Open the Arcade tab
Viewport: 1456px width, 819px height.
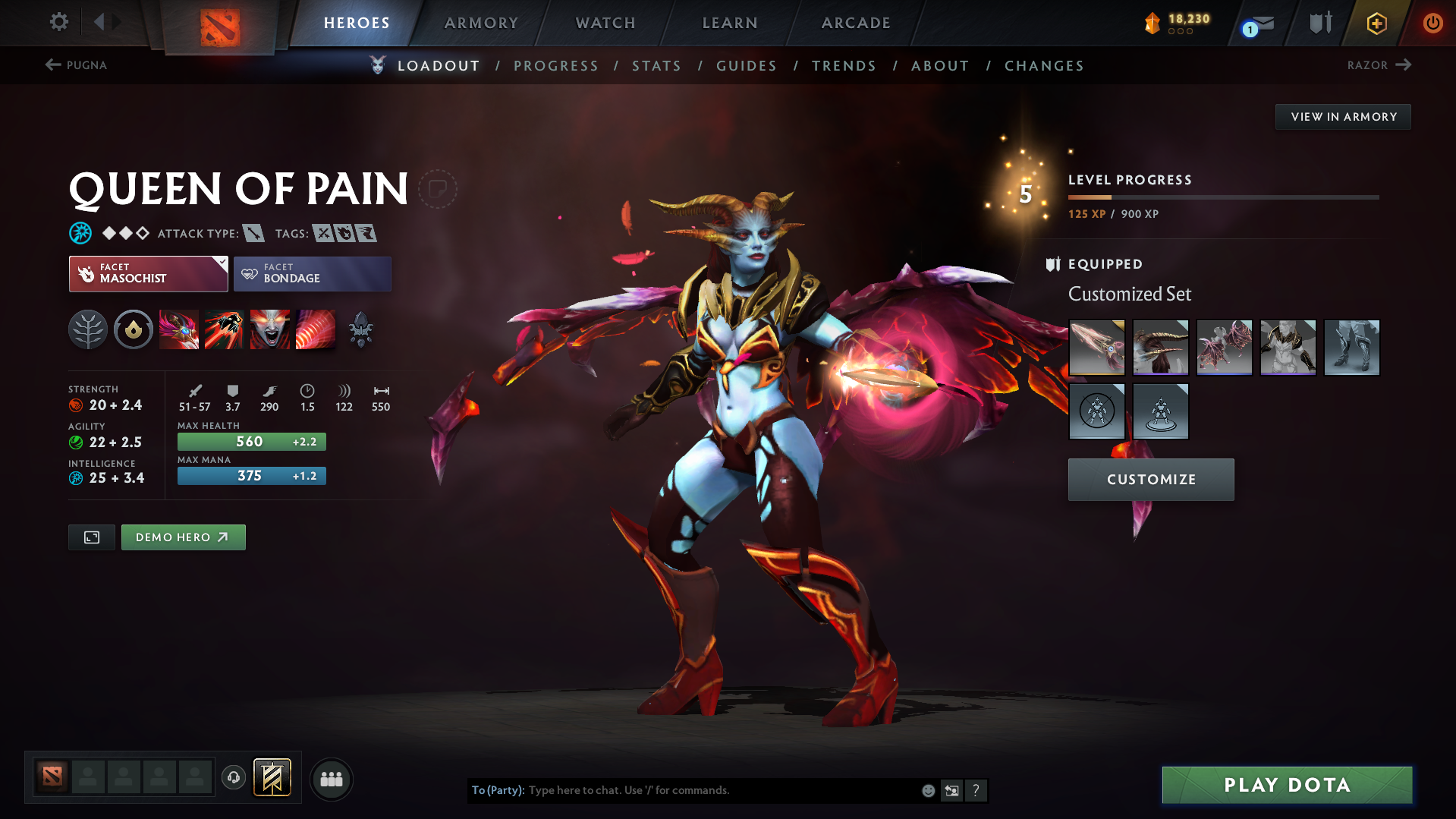[856, 23]
